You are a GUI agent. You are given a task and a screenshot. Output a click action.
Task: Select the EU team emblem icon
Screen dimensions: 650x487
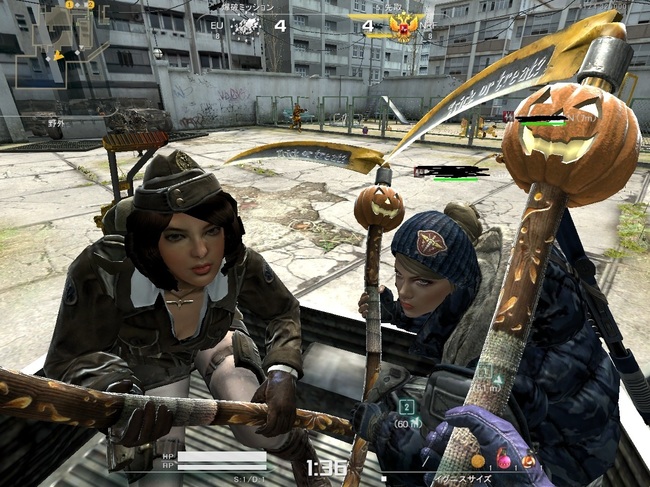246,25
